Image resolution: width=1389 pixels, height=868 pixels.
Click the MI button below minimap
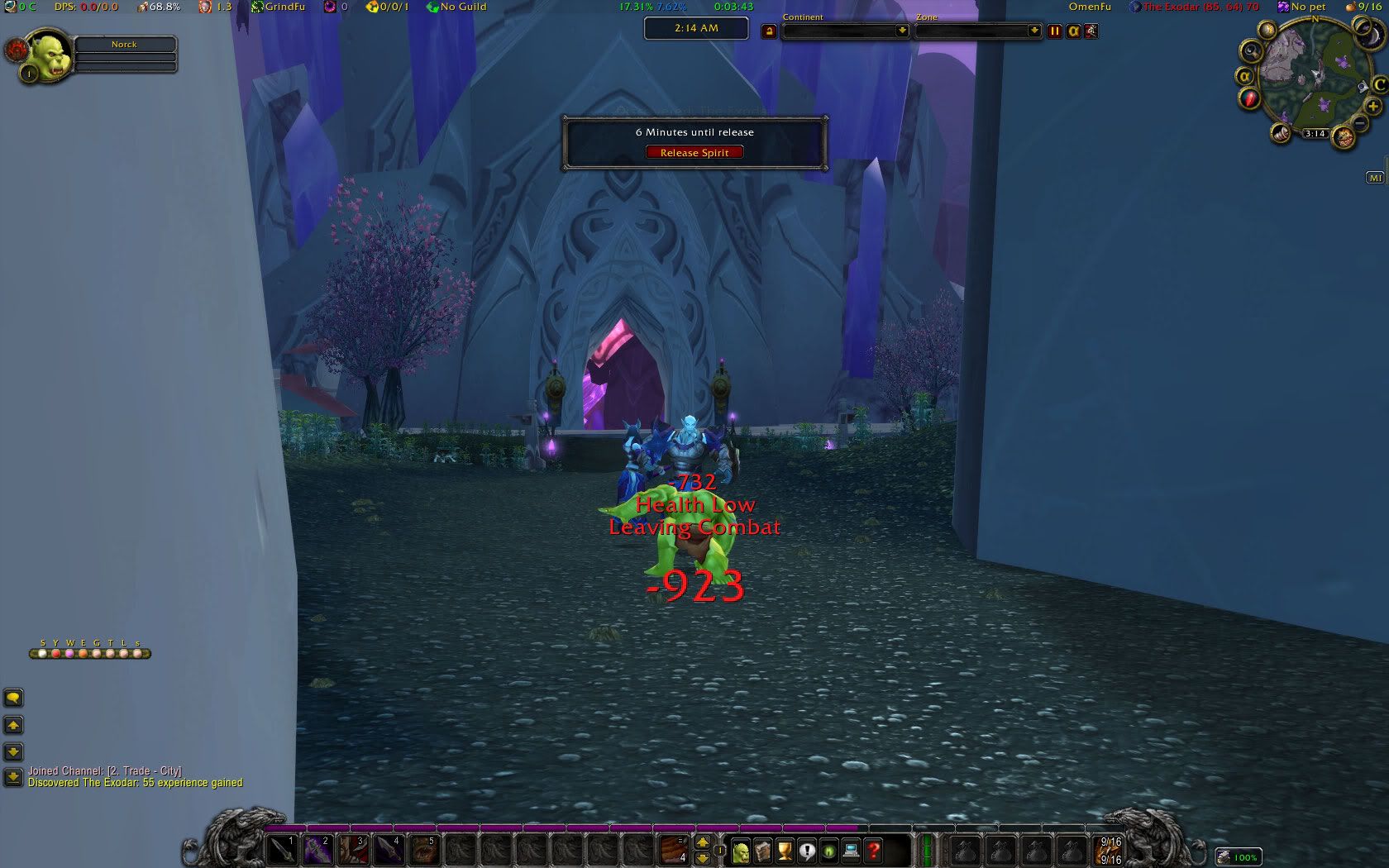1375,178
